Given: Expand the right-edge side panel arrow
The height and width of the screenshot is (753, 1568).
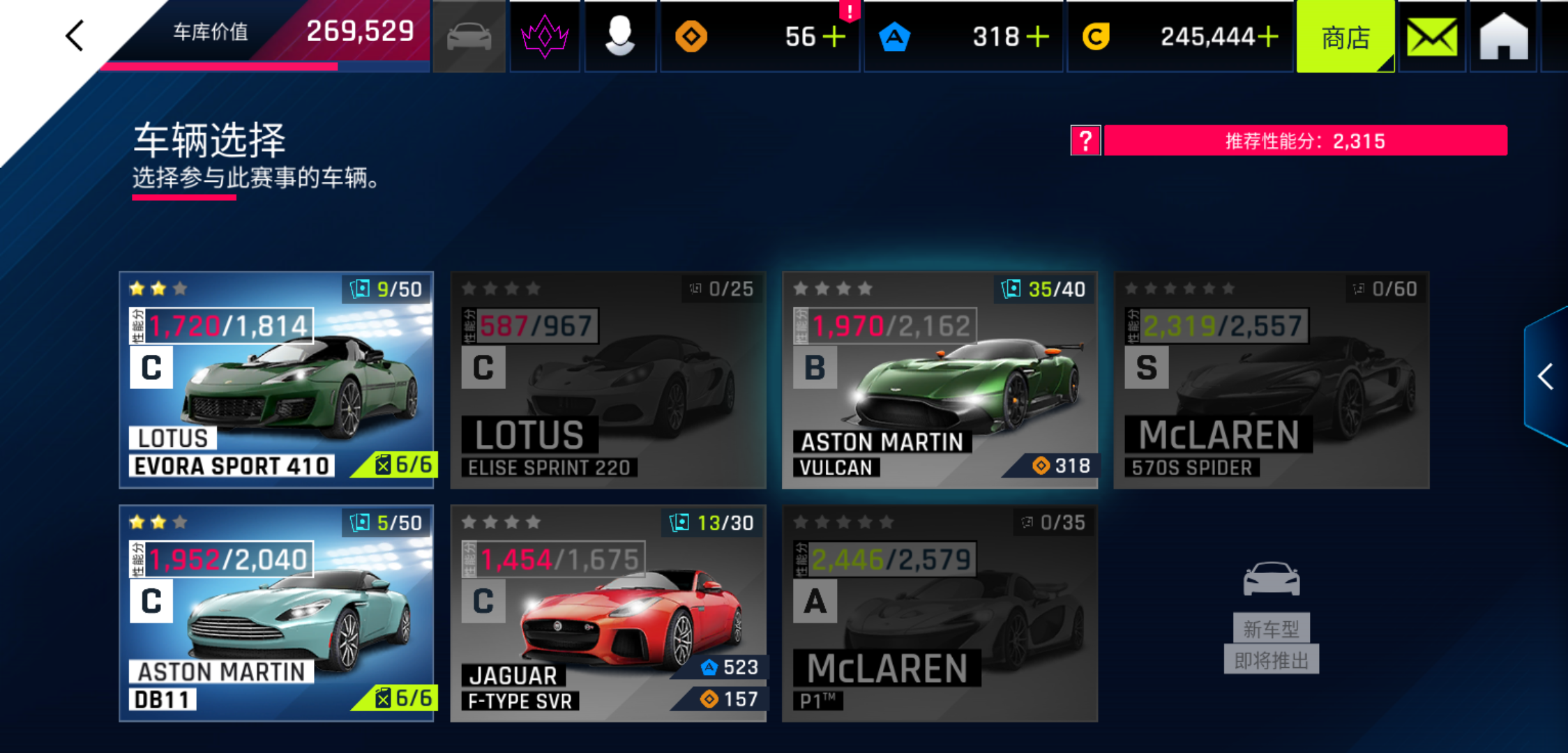Looking at the screenshot, I should coord(1546,376).
